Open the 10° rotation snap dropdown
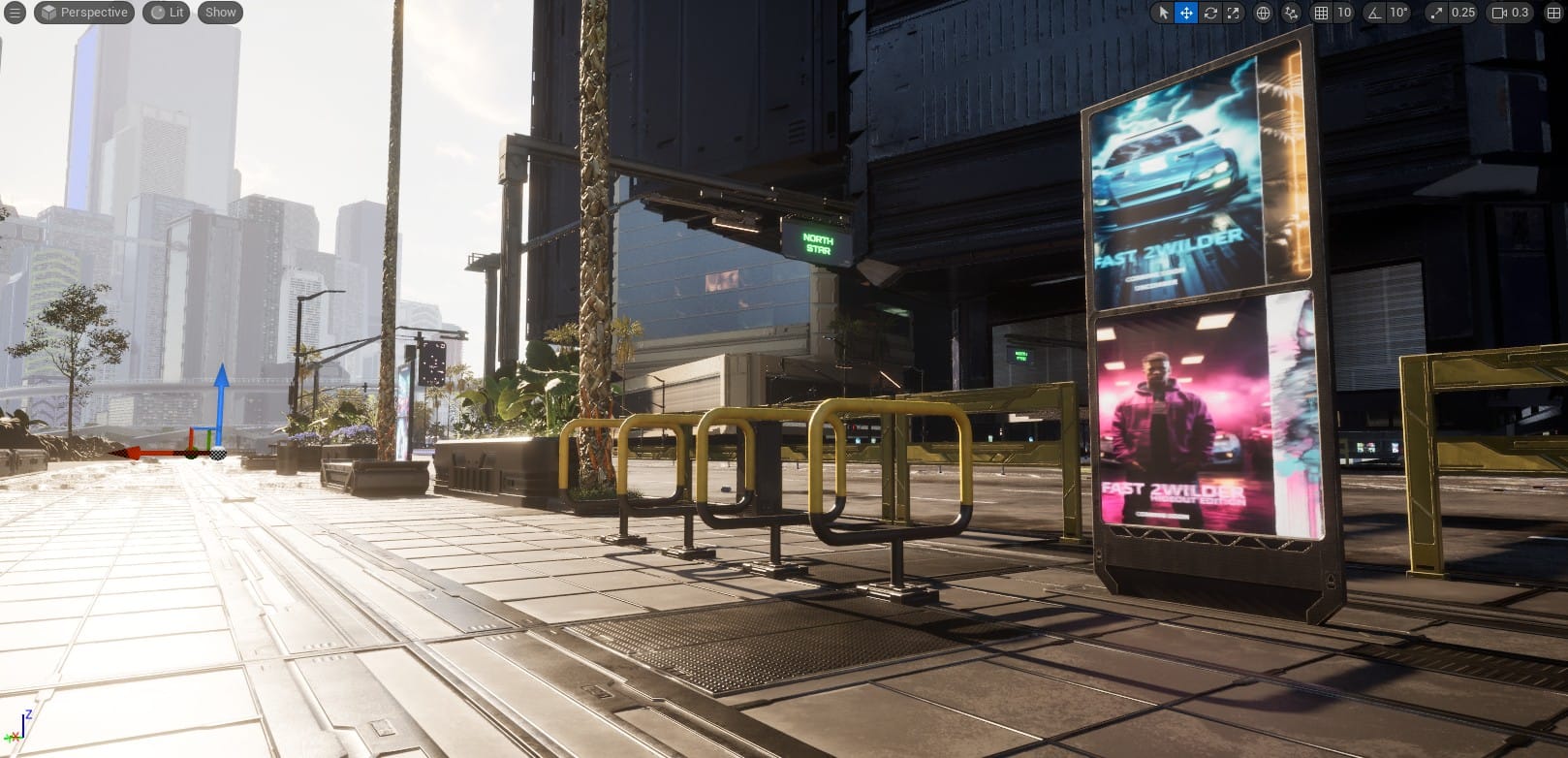Image resolution: width=1568 pixels, height=758 pixels. pyautogui.click(x=1397, y=13)
